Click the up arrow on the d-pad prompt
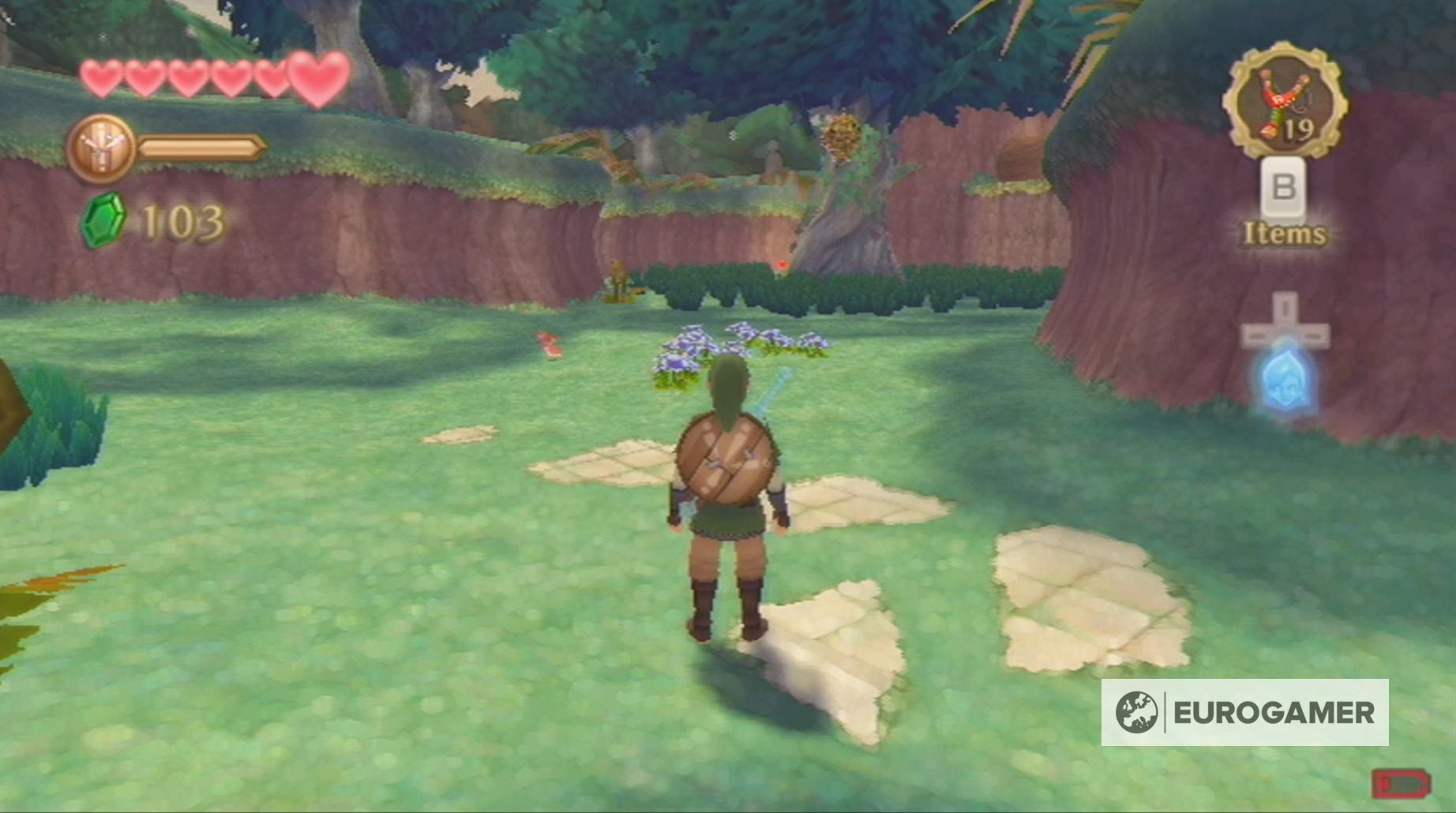This screenshot has height=813, width=1456. (1286, 308)
